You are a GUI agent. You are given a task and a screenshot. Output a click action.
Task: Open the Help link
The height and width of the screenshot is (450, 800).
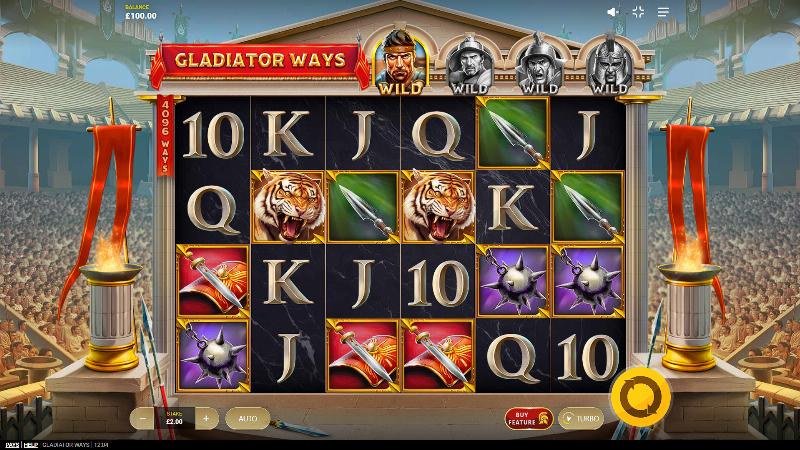33,444
